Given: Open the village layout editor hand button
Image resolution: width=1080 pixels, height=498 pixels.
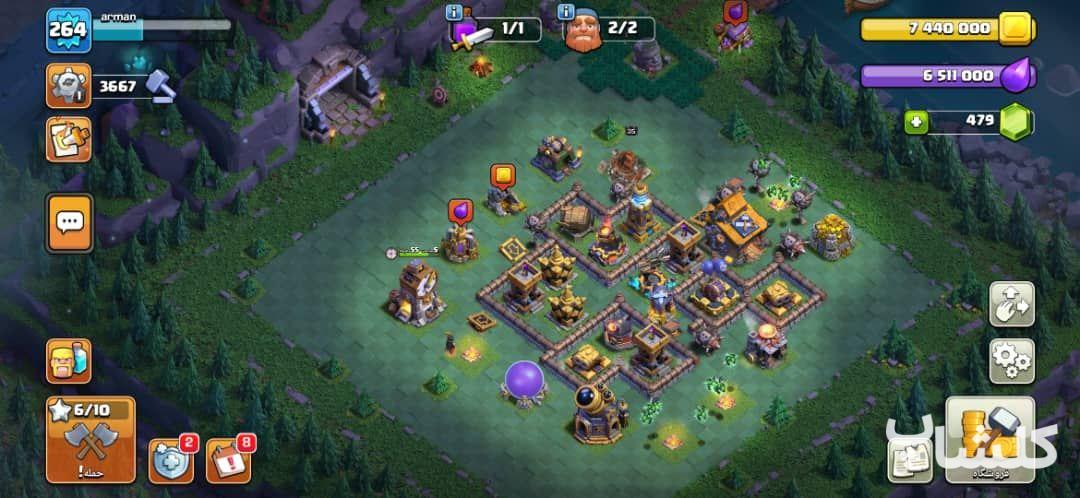Looking at the screenshot, I should pos(1011,305).
